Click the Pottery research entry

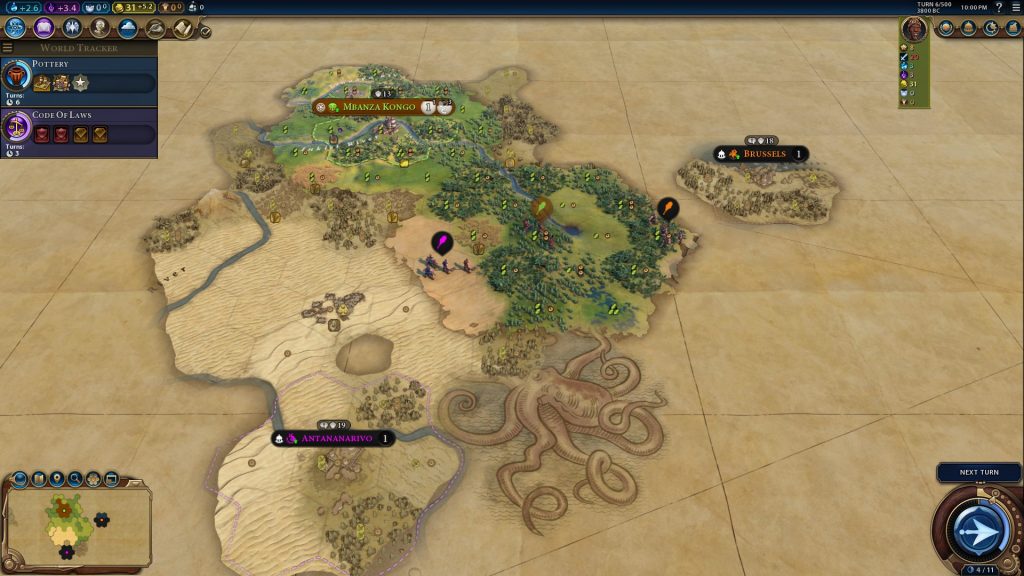coord(78,76)
